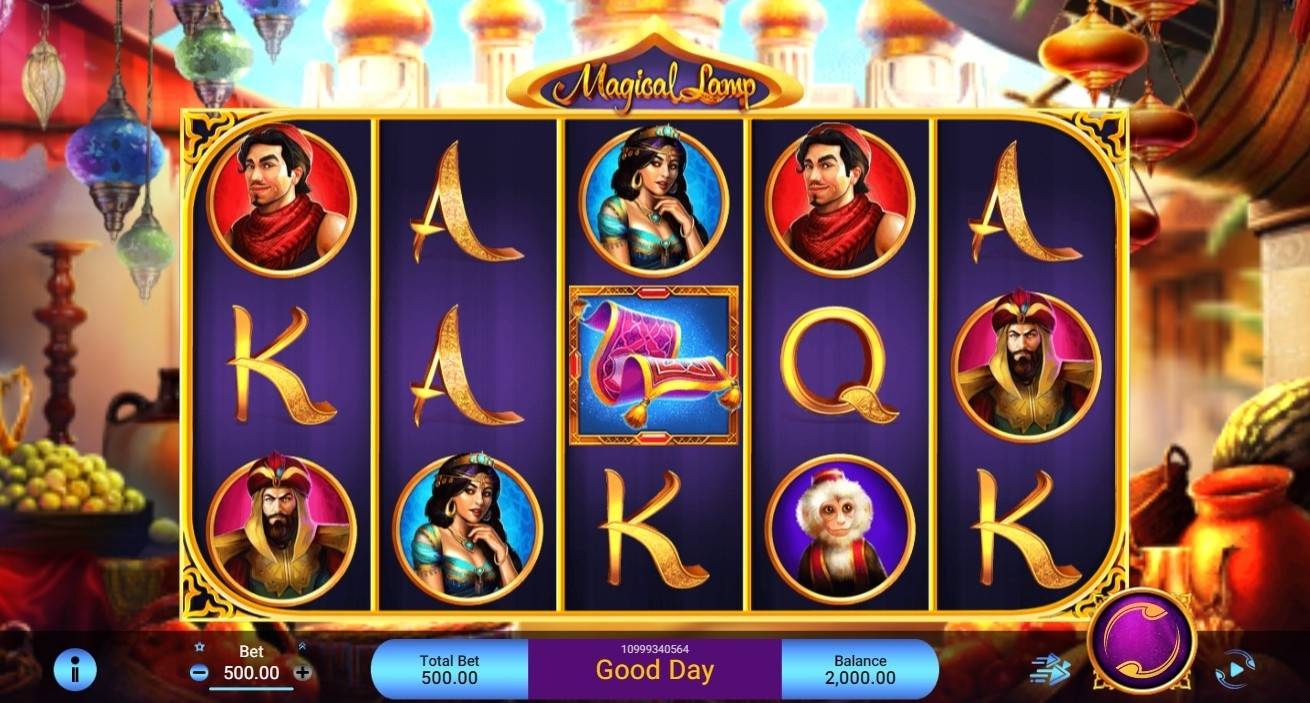
Task: Start autoplay with the circular play icon
Action: pyautogui.click(x=1235, y=668)
